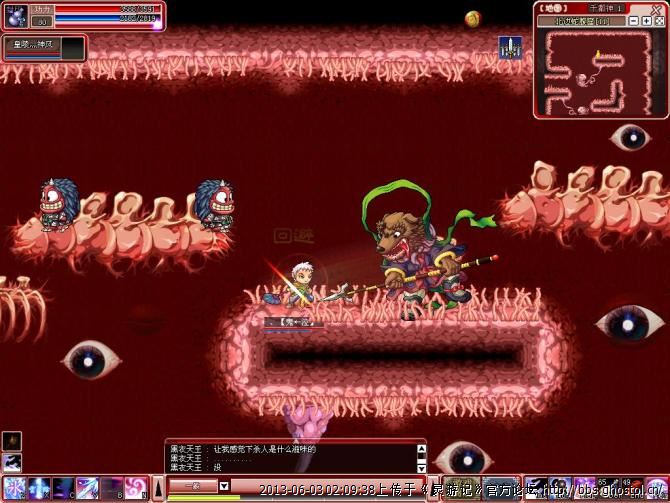Click the sword buff icon beside the minimap

(508, 46)
